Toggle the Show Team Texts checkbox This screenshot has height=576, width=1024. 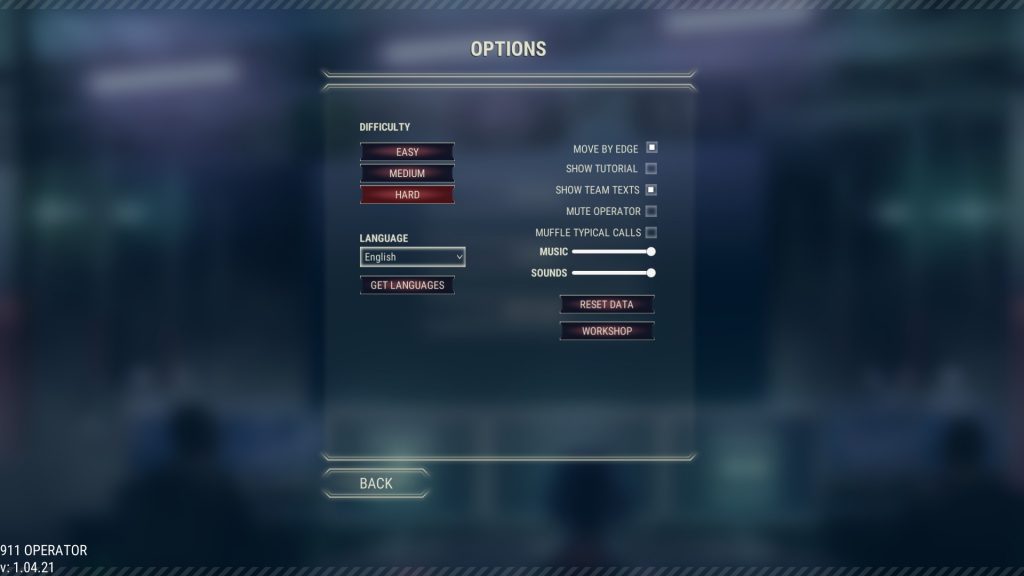(x=651, y=189)
